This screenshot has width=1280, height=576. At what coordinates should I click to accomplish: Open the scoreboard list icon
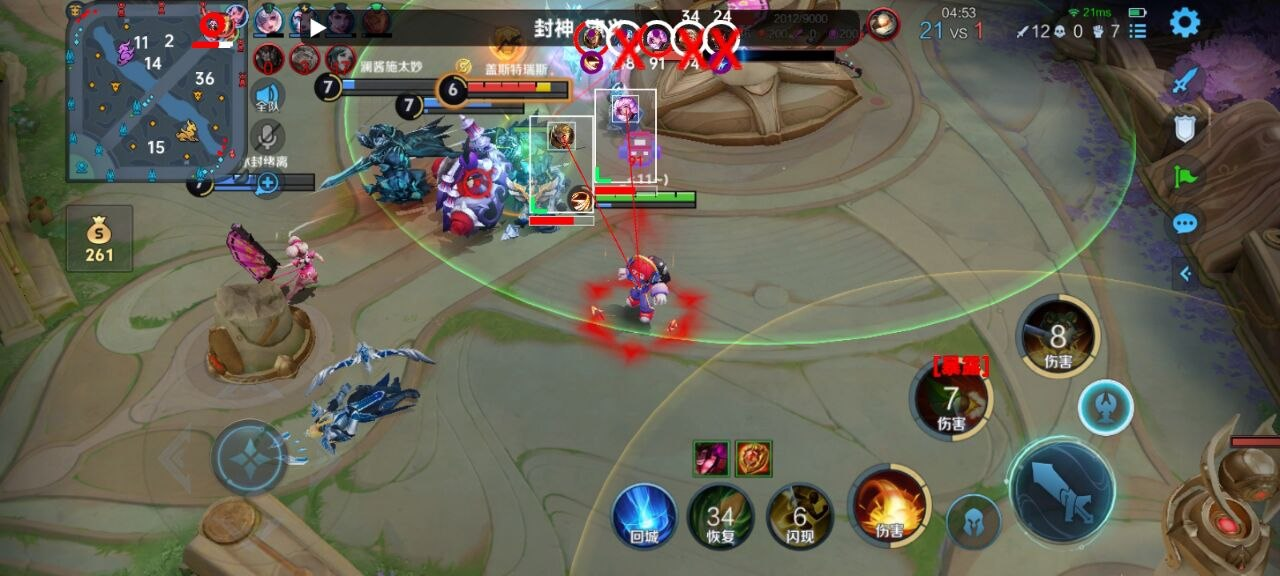coord(1137,31)
